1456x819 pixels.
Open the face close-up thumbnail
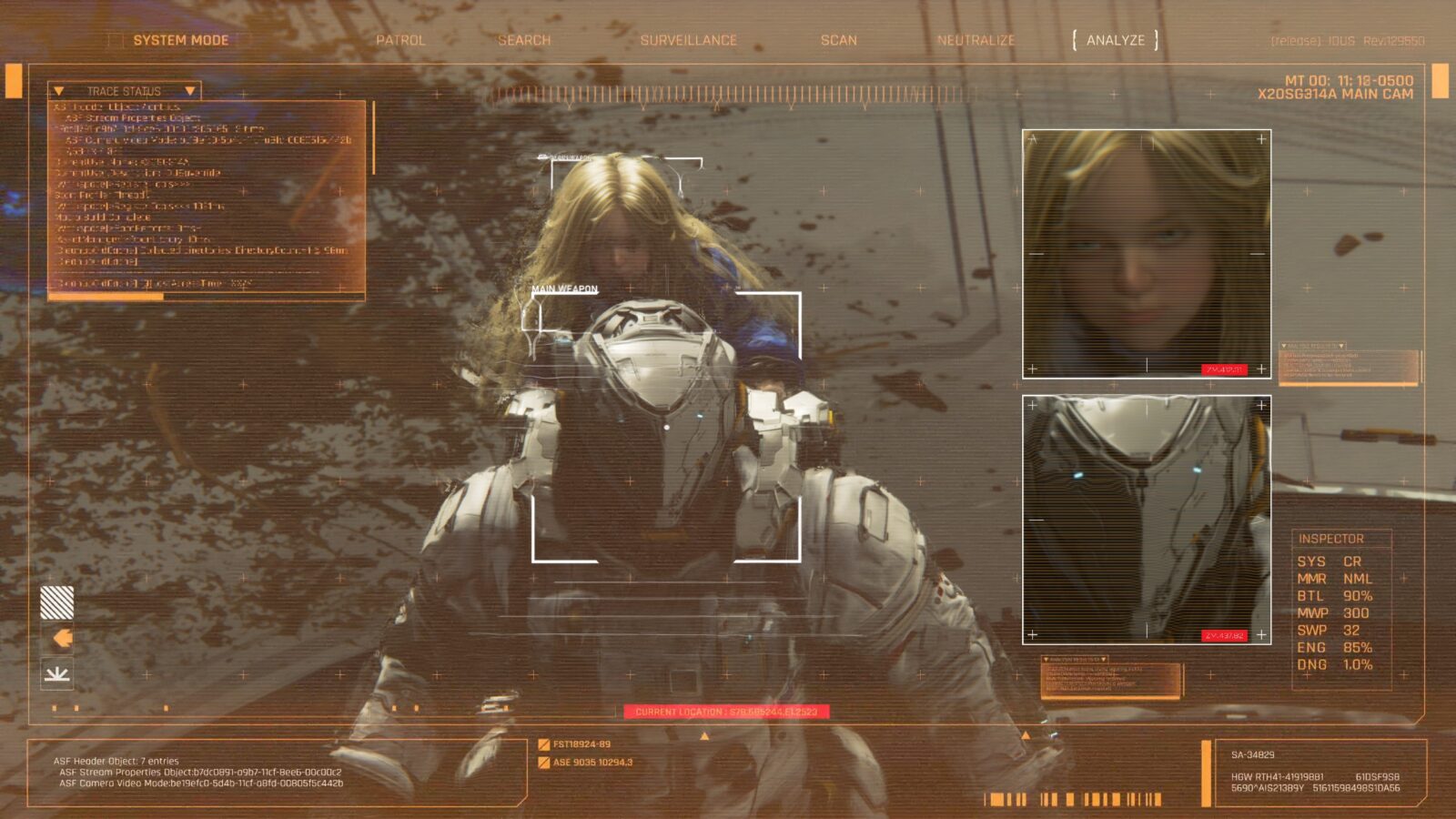coord(1147,253)
